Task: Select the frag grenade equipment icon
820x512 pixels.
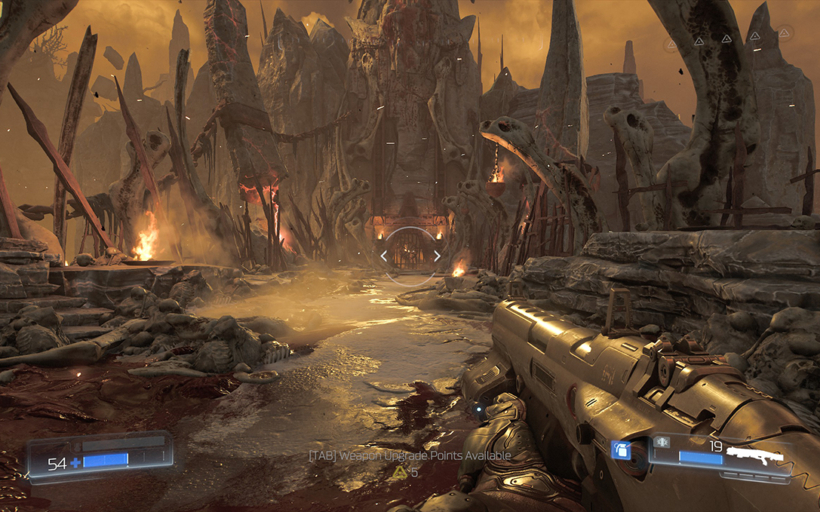Action: coord(621,451)
